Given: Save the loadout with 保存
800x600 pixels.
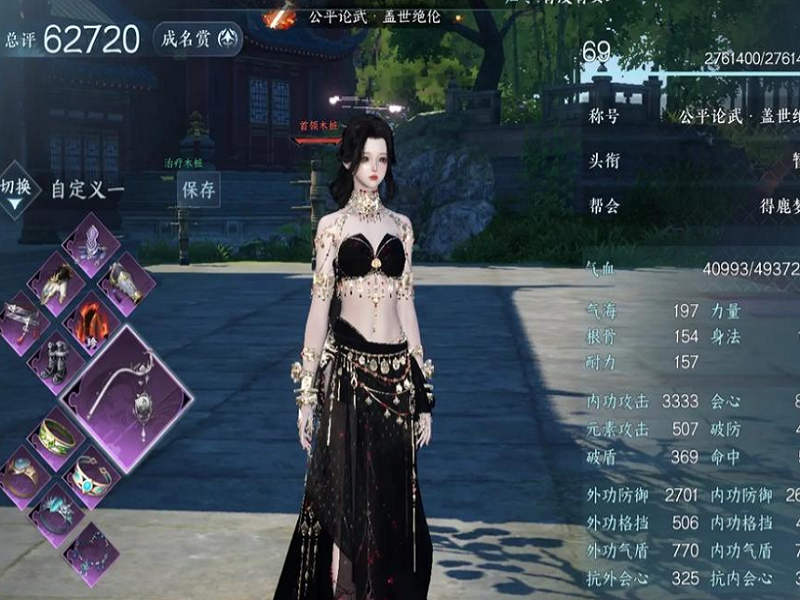Looking at the screenshot, I should [x=198, y=189].
